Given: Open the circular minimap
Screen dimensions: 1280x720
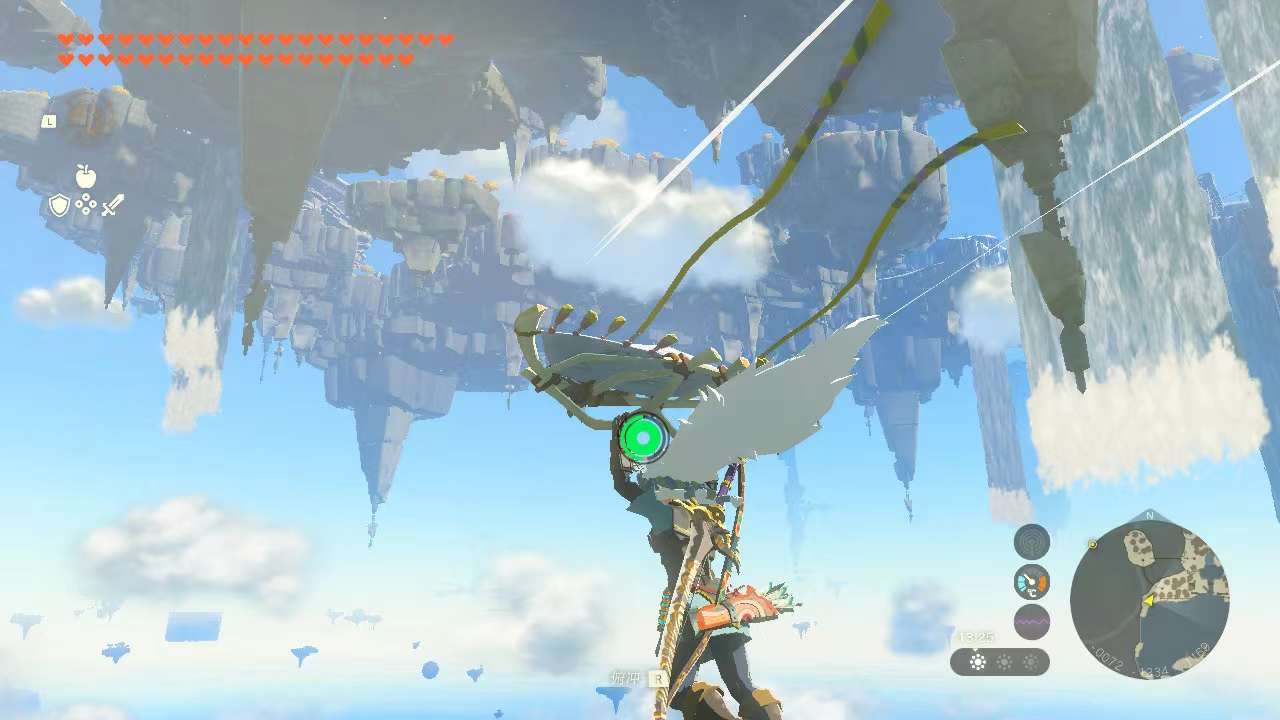Looking at the screenshot, I should pyautogui.click(x=1149, y=599).
